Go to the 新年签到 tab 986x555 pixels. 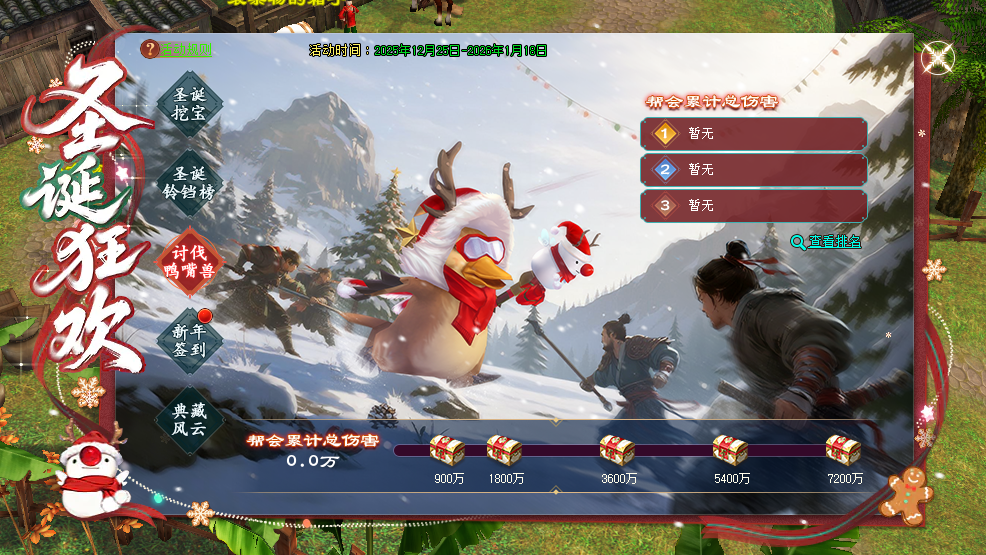(189, 340)
